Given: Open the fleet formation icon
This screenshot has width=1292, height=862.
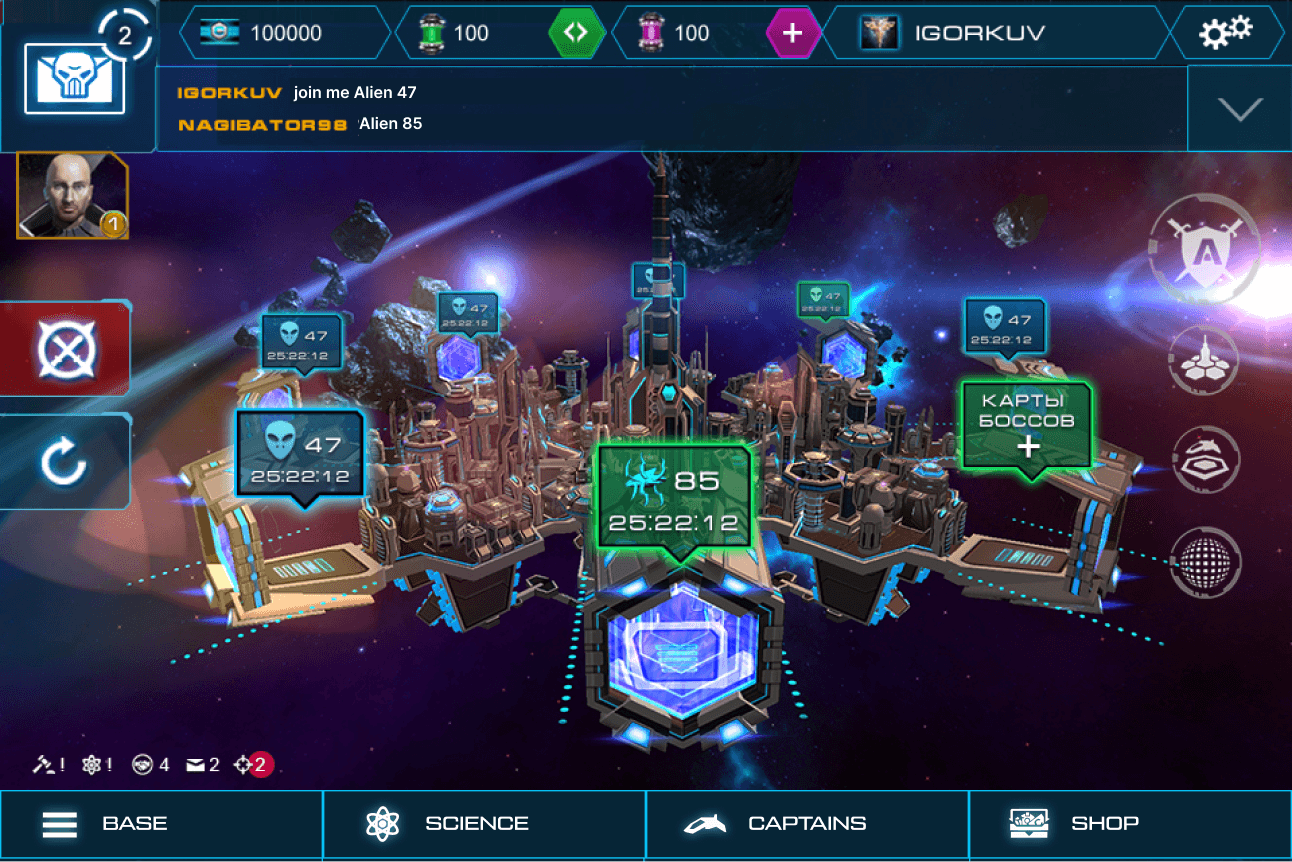Looking at the screenshot, I should (1205, 360).
